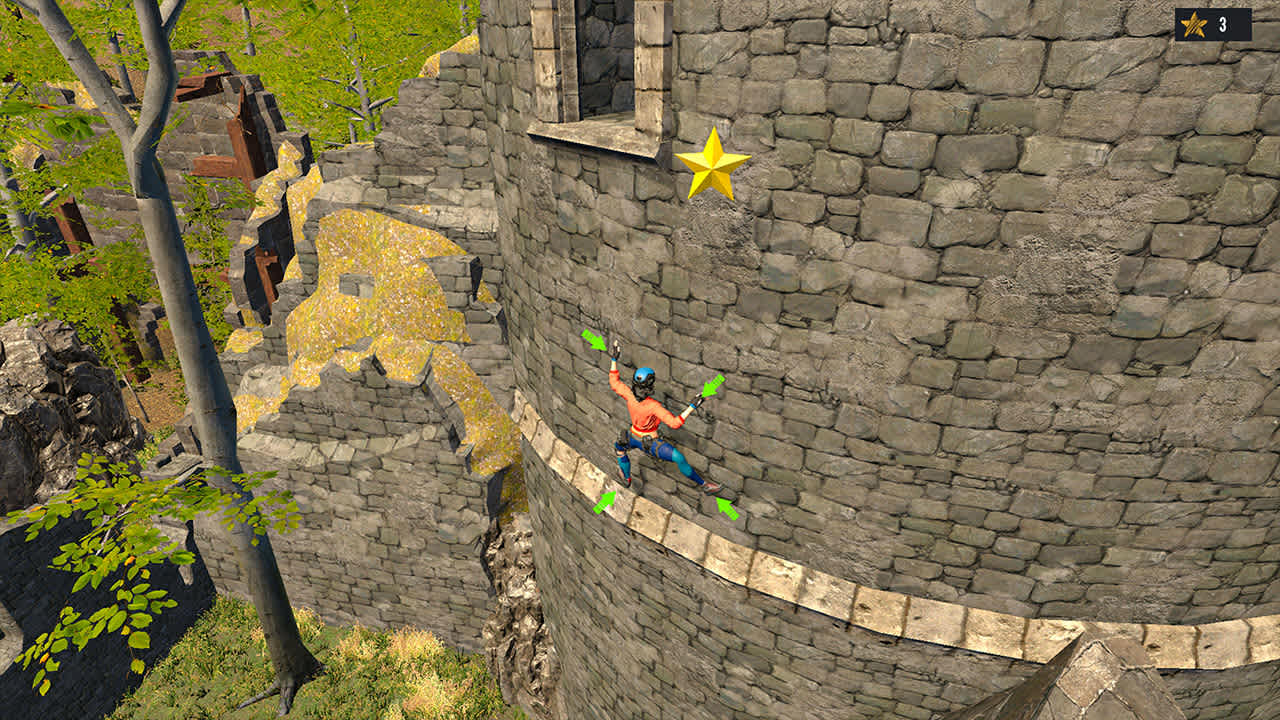Select the green arrow beside the right hand
Image resolution: width=1280 pixels, height=720 pixels.
pos(712,385)
